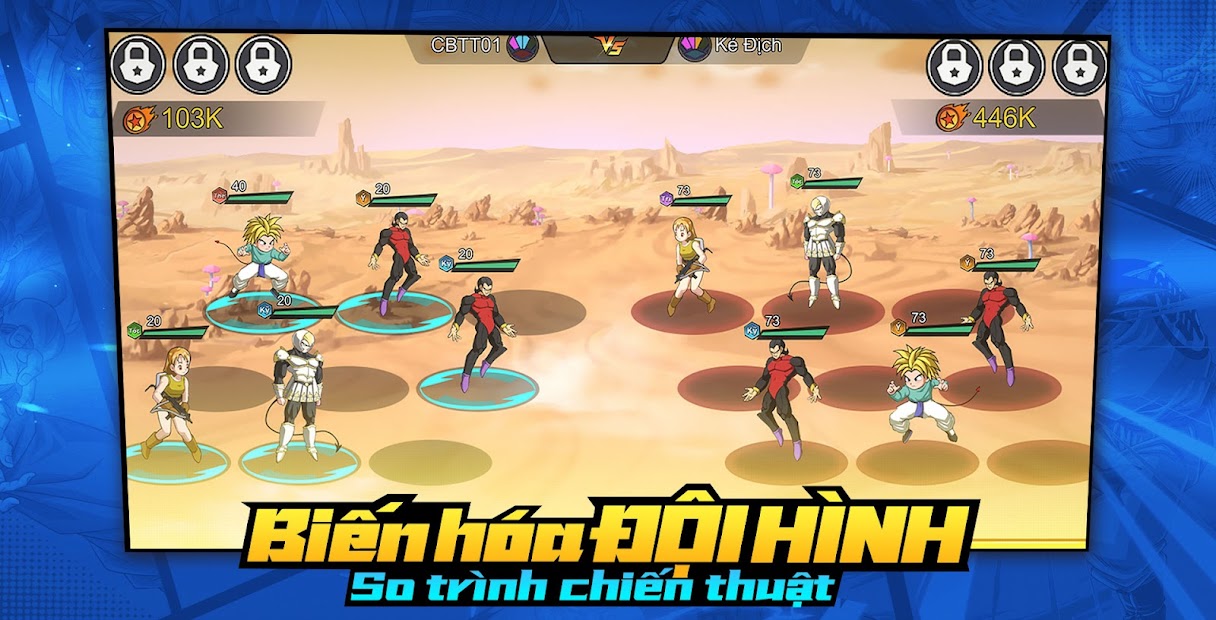Select the level 40 blond fighter on your team
This screenshot has height=620, width=1216.
pos(259,255)
